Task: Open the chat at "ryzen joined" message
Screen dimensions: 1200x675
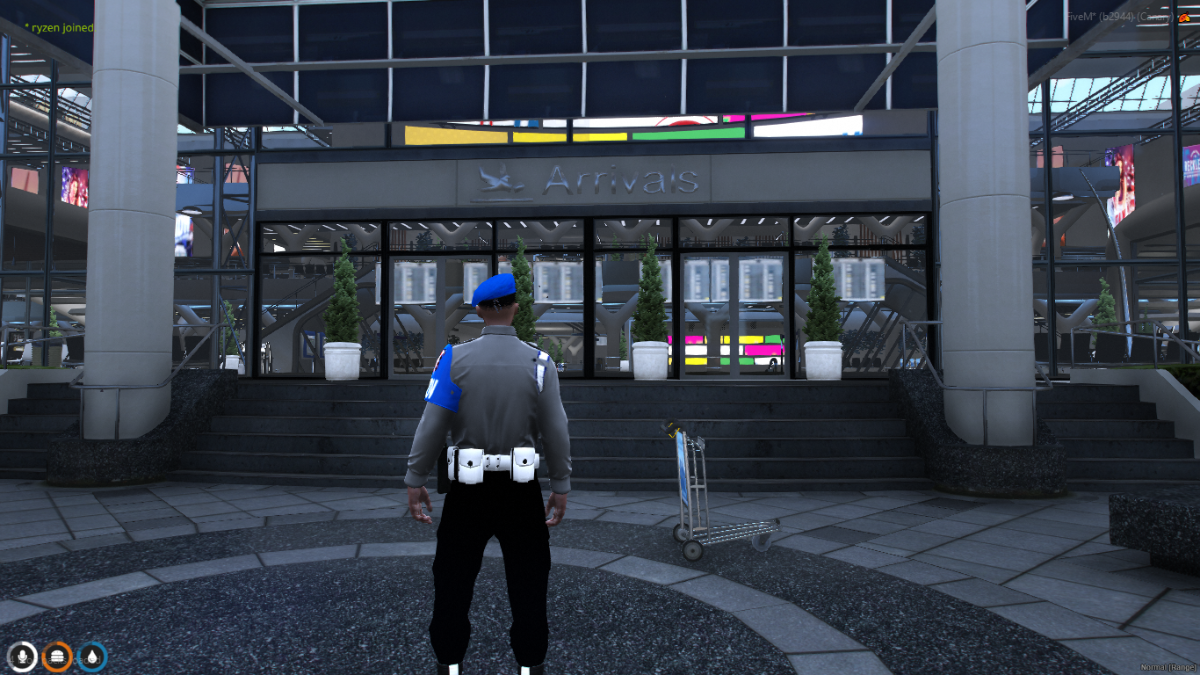Action: click(x=60, y=28)
